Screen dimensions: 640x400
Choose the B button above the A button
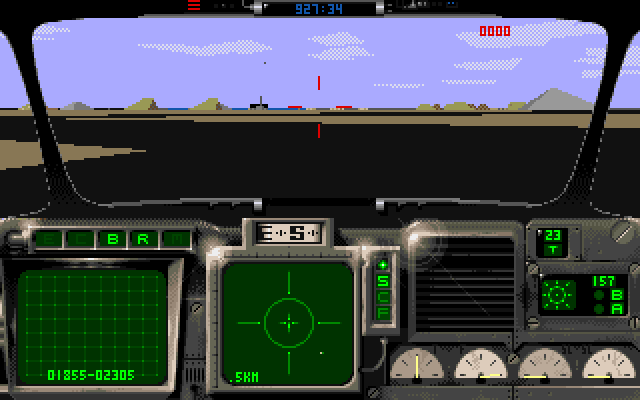click(x=616, y=296)
